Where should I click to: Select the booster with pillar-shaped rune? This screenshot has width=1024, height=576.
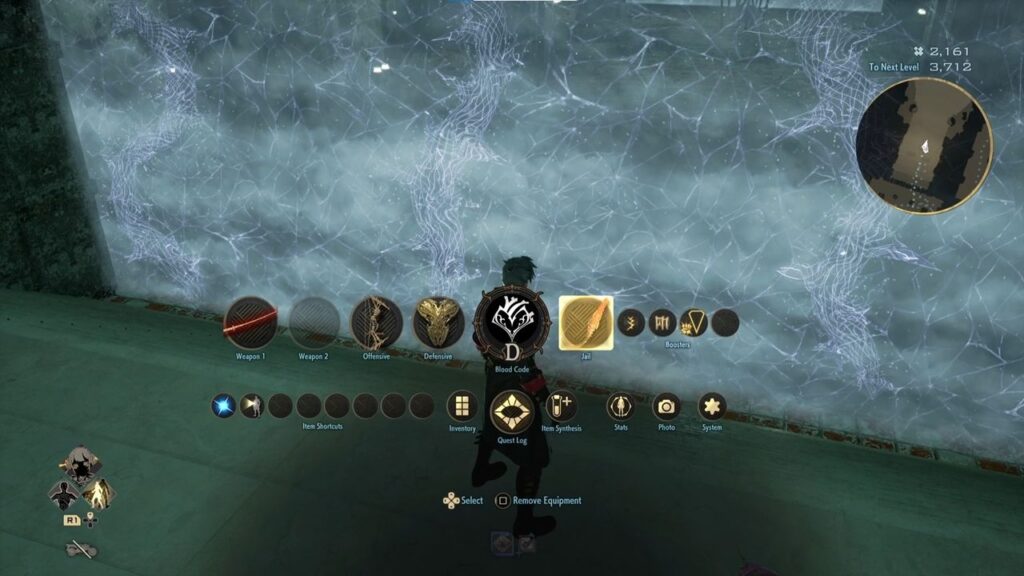[x=662, y=322]
